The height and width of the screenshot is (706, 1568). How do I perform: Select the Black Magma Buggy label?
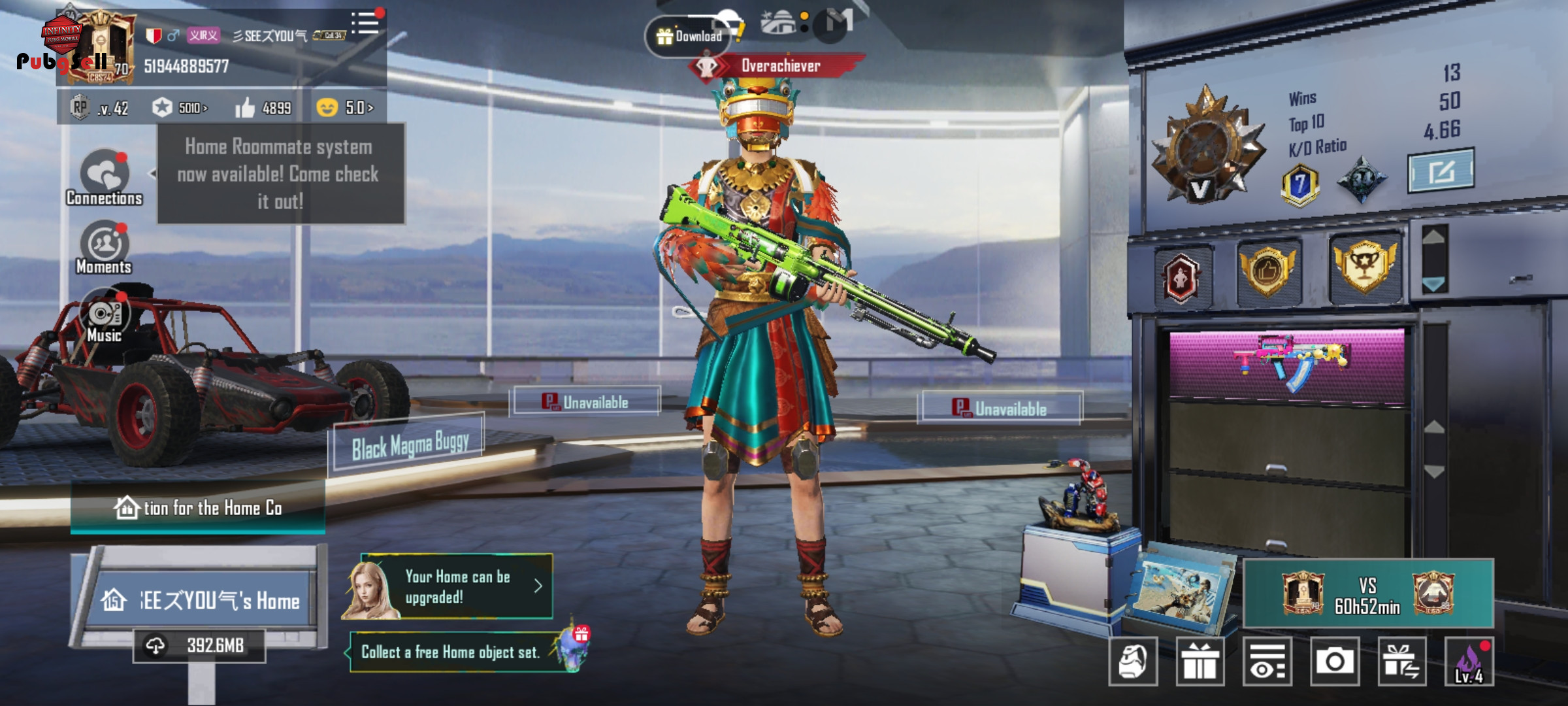click(410, 446)
